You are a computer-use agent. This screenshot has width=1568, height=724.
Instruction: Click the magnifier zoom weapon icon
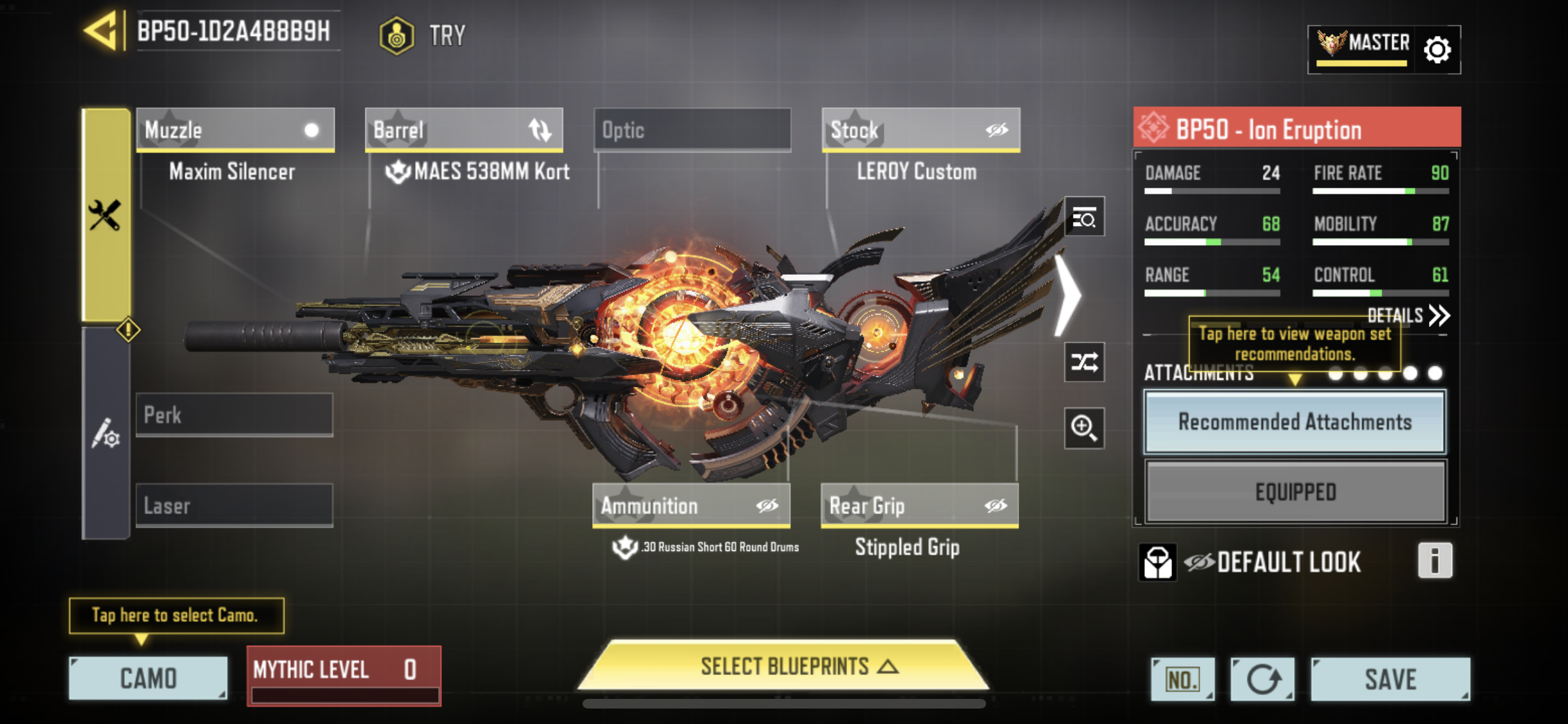1084,428
